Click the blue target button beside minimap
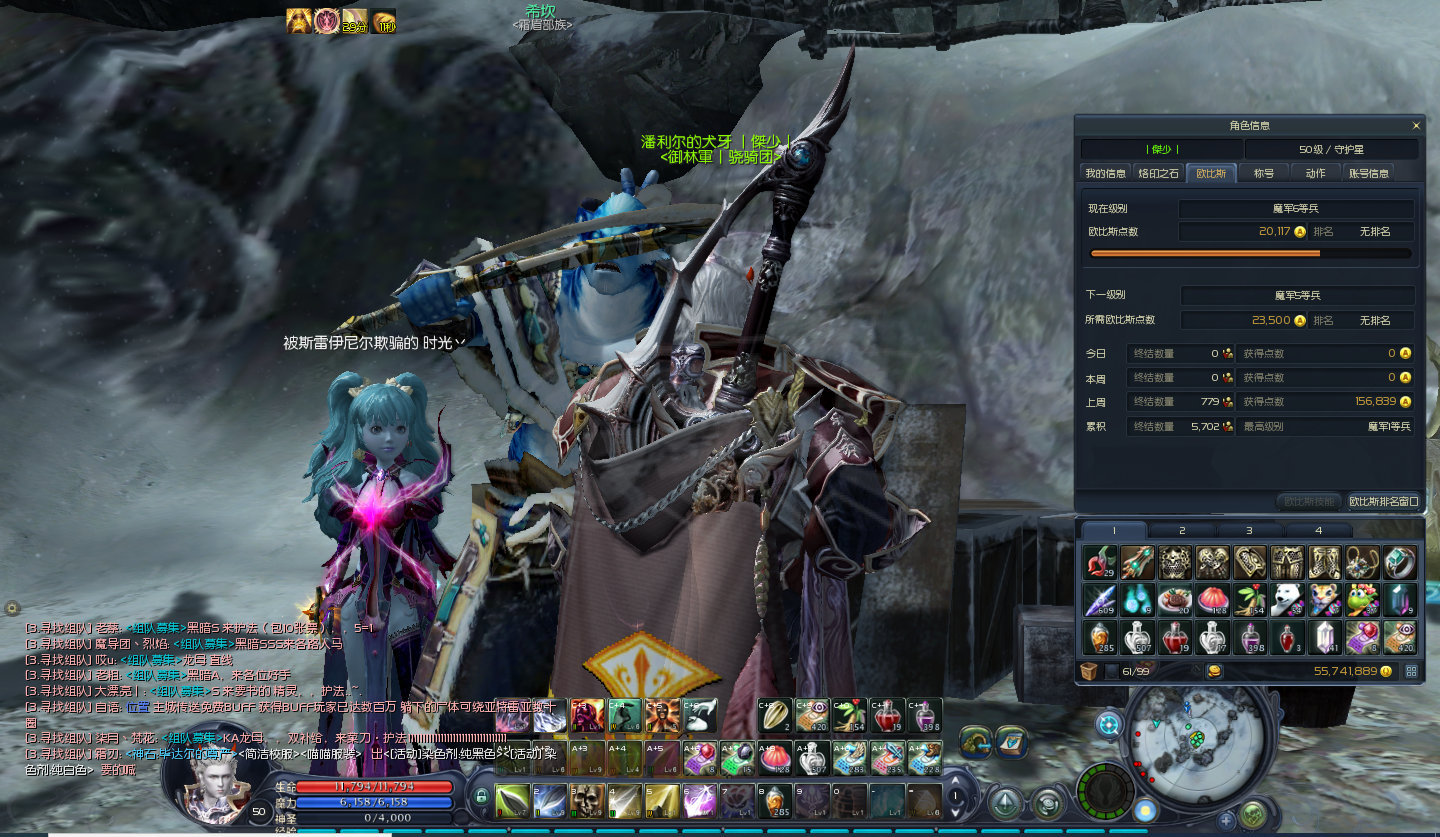 [1109, 724]
